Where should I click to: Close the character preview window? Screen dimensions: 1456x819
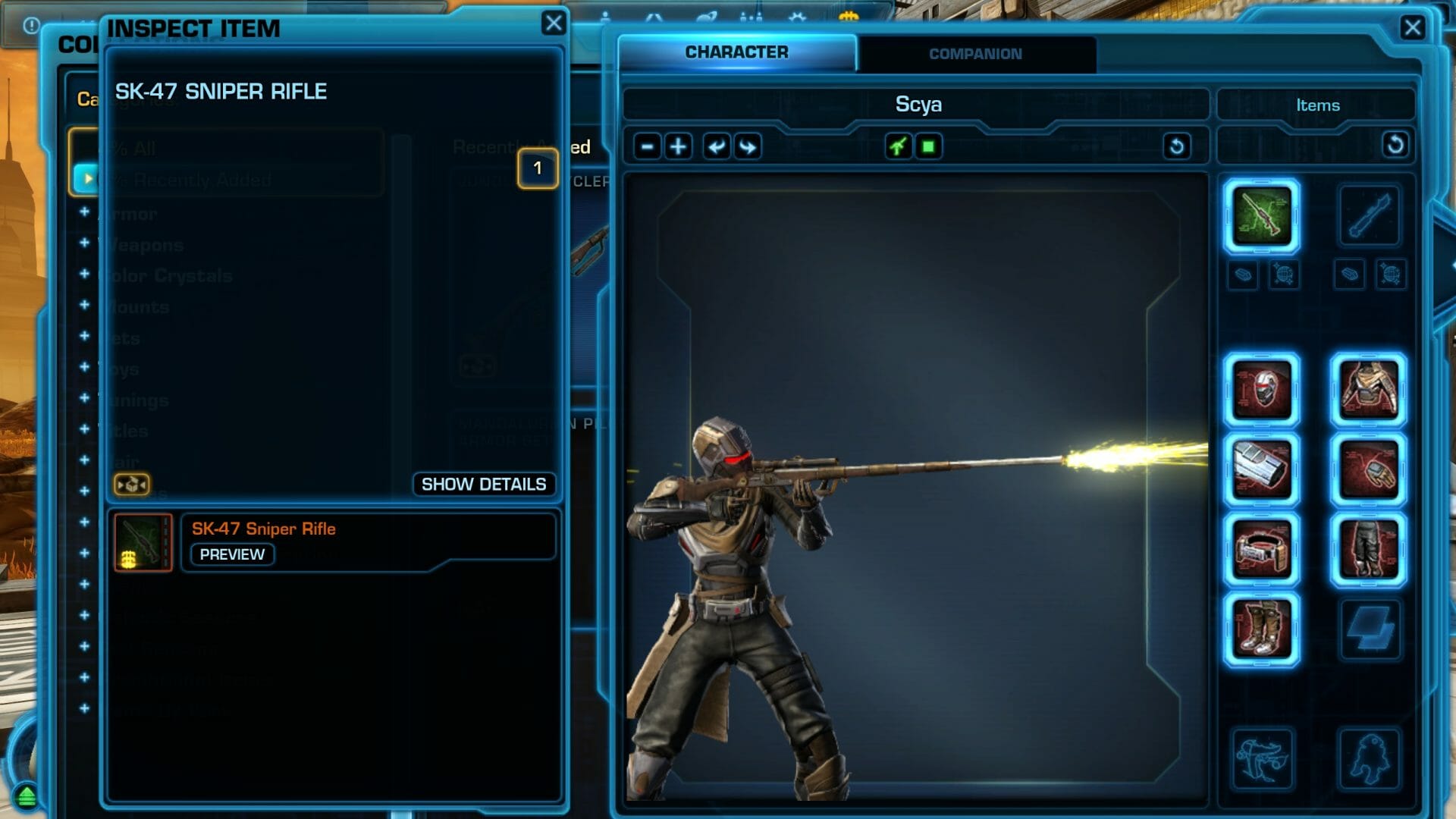coord(1412,28)
